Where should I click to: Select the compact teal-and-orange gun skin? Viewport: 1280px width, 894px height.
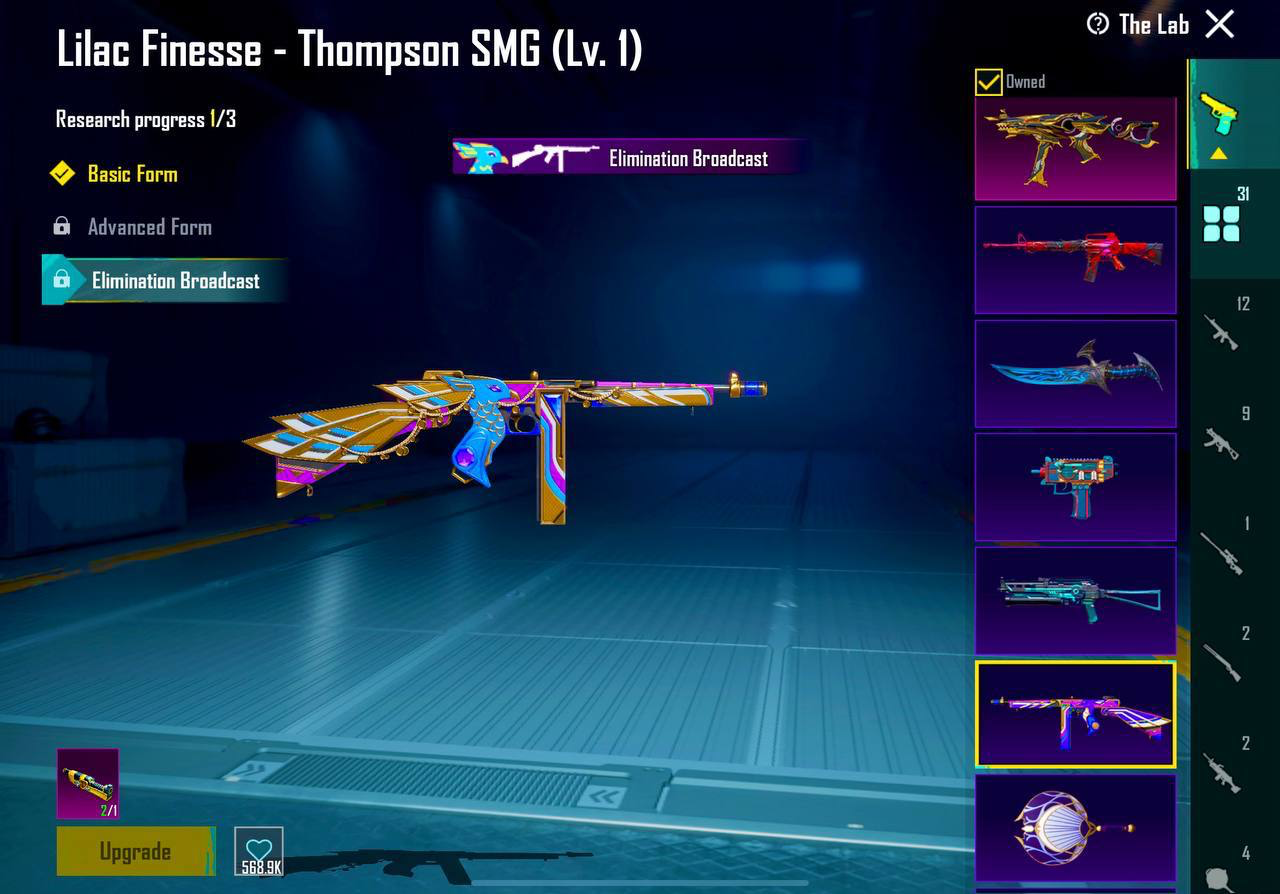click(x=1075, y=487)
